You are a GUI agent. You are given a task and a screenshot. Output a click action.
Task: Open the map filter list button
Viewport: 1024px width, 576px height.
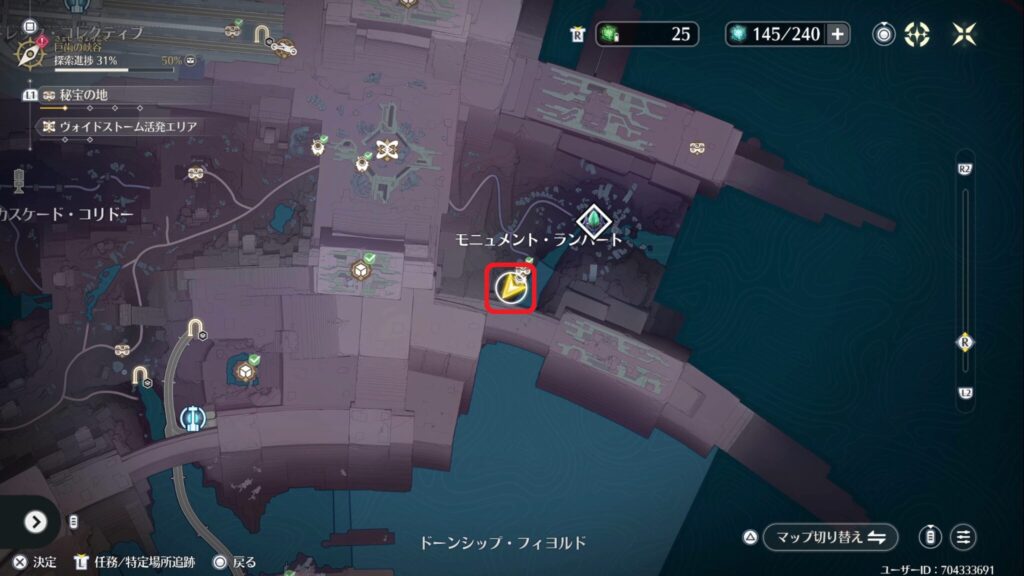[963, 537]
